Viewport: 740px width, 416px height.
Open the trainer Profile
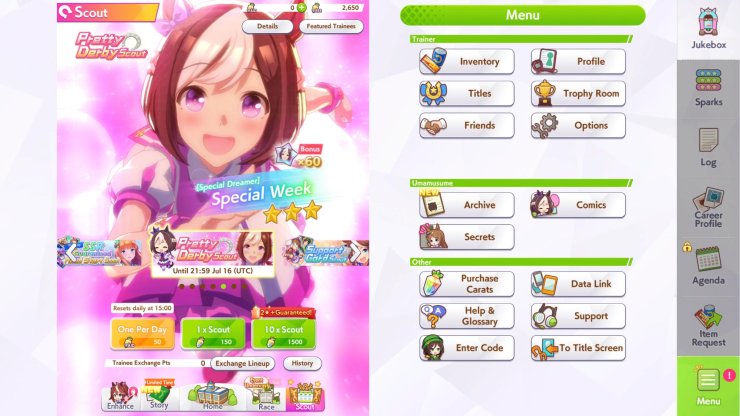click(x=578, y=62)
